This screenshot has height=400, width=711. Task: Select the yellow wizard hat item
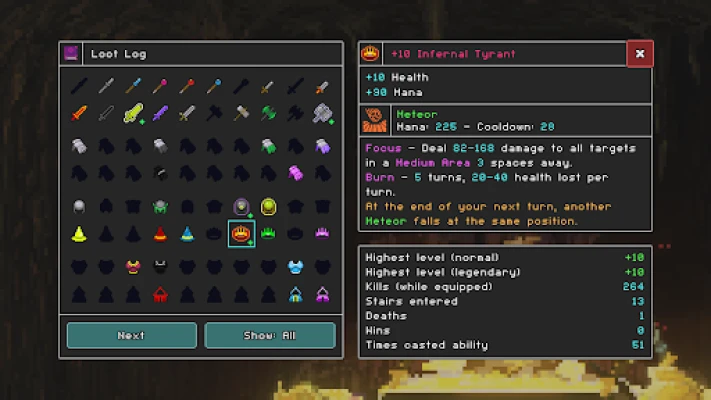pyautogui.click(x=79, y=234)
